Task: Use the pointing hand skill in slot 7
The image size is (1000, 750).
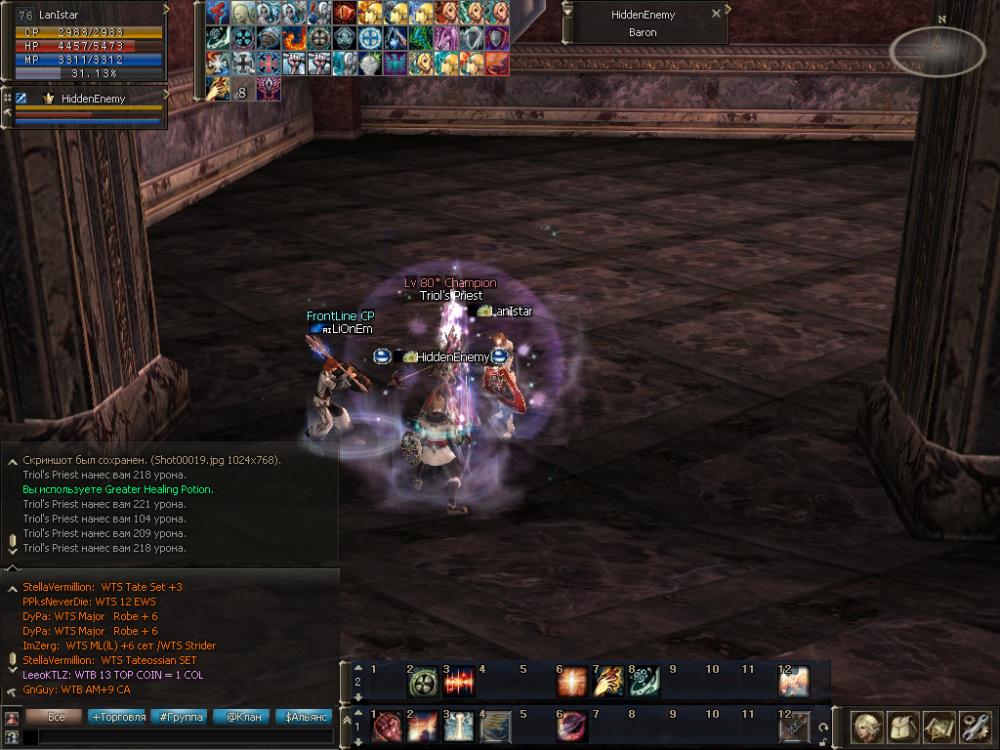Action: point(609,682)
